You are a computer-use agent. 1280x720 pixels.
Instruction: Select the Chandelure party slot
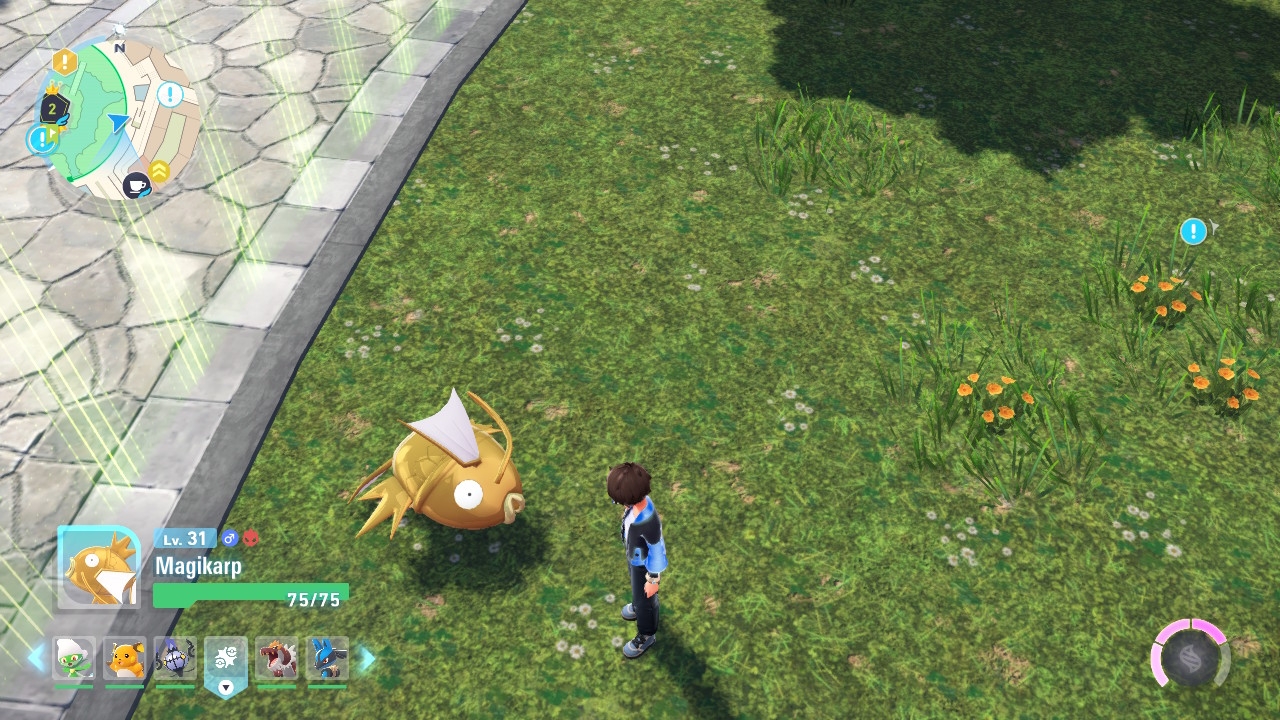click(x=175, y=658)
